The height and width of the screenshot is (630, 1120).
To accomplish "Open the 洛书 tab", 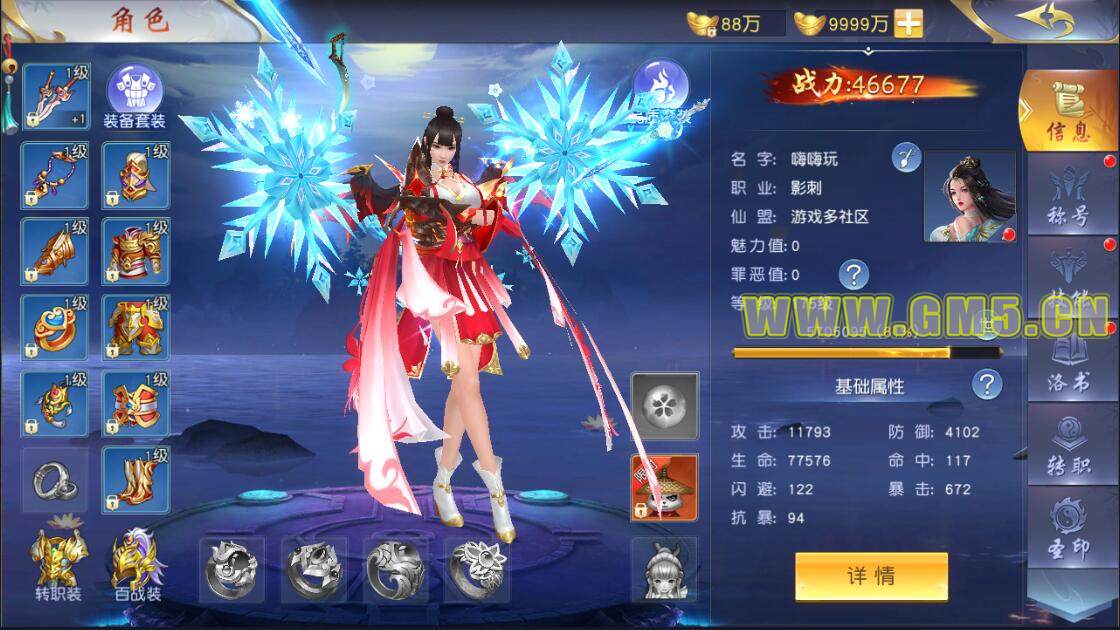I will [x=1068, y=367].
